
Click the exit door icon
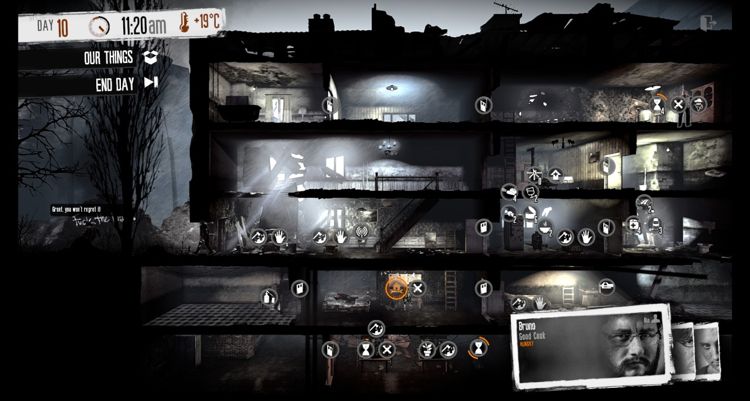(711, 21)
